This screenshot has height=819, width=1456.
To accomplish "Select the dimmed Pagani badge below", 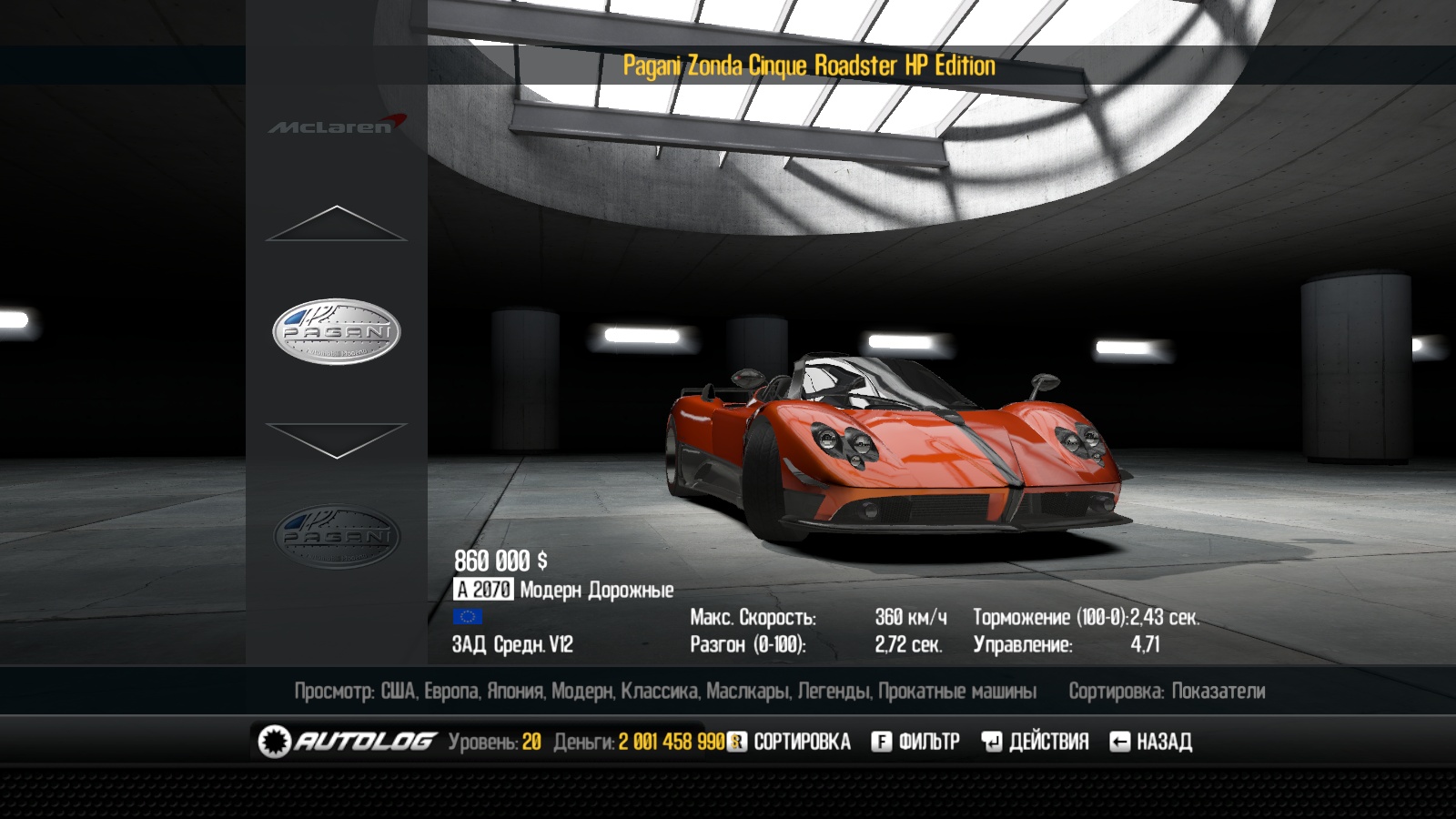I will click(x=337, y=537).
